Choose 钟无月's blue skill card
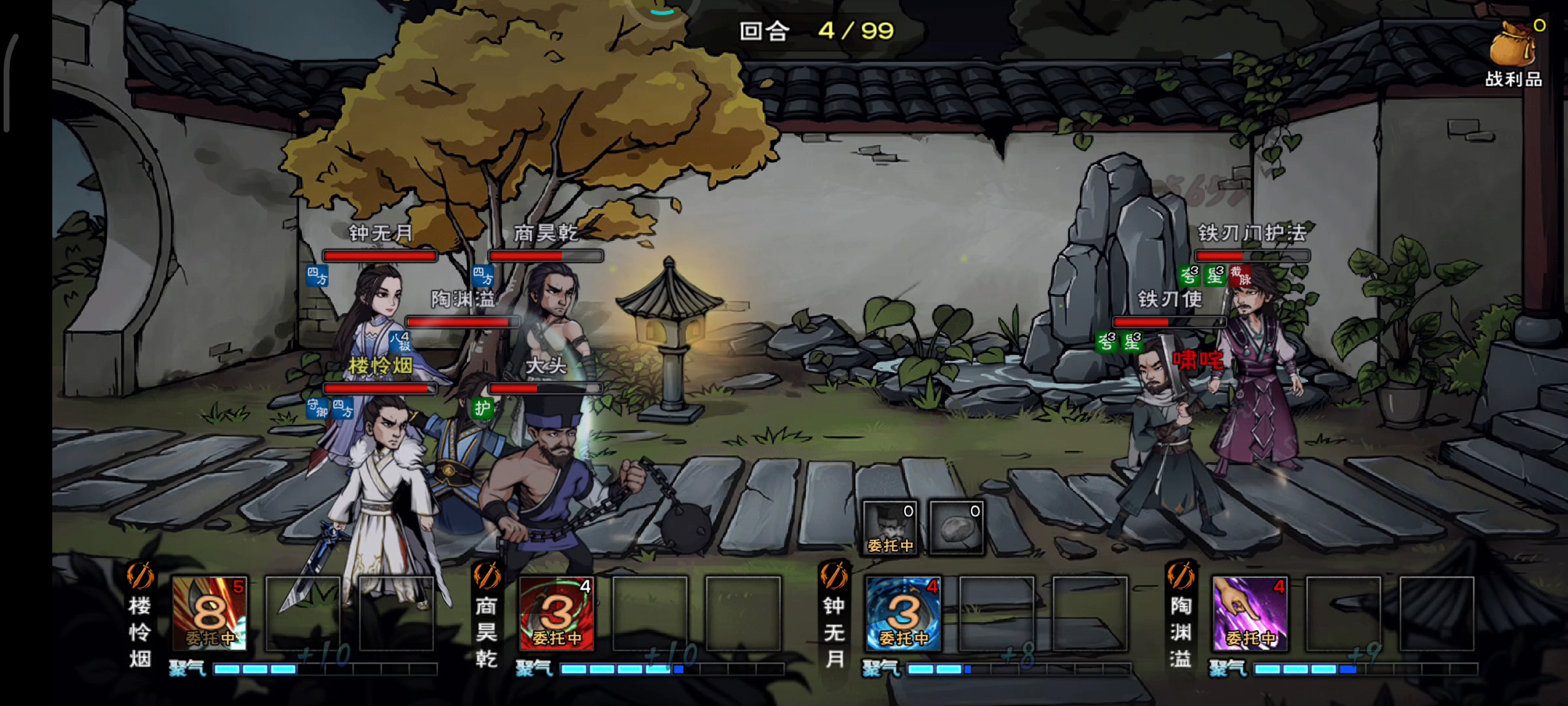 904,613
